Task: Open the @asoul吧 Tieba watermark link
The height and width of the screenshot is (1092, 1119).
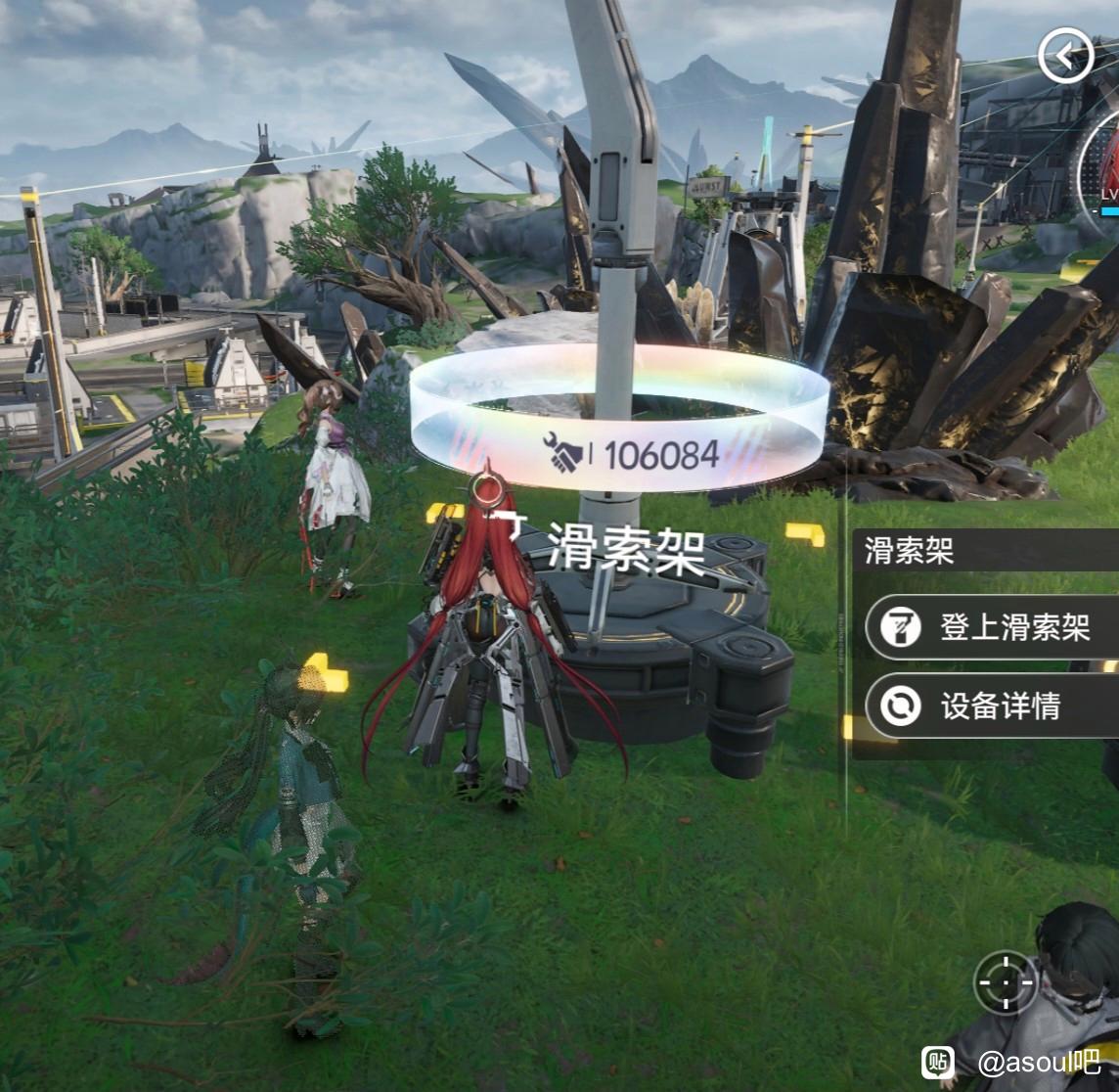Action: pyautogui.click(x=1012, y=1062)
